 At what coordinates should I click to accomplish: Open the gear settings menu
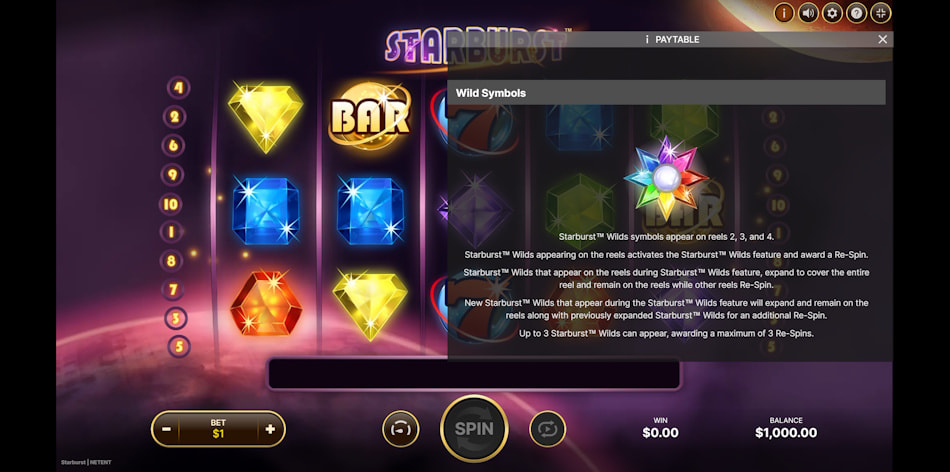(832, 13)
